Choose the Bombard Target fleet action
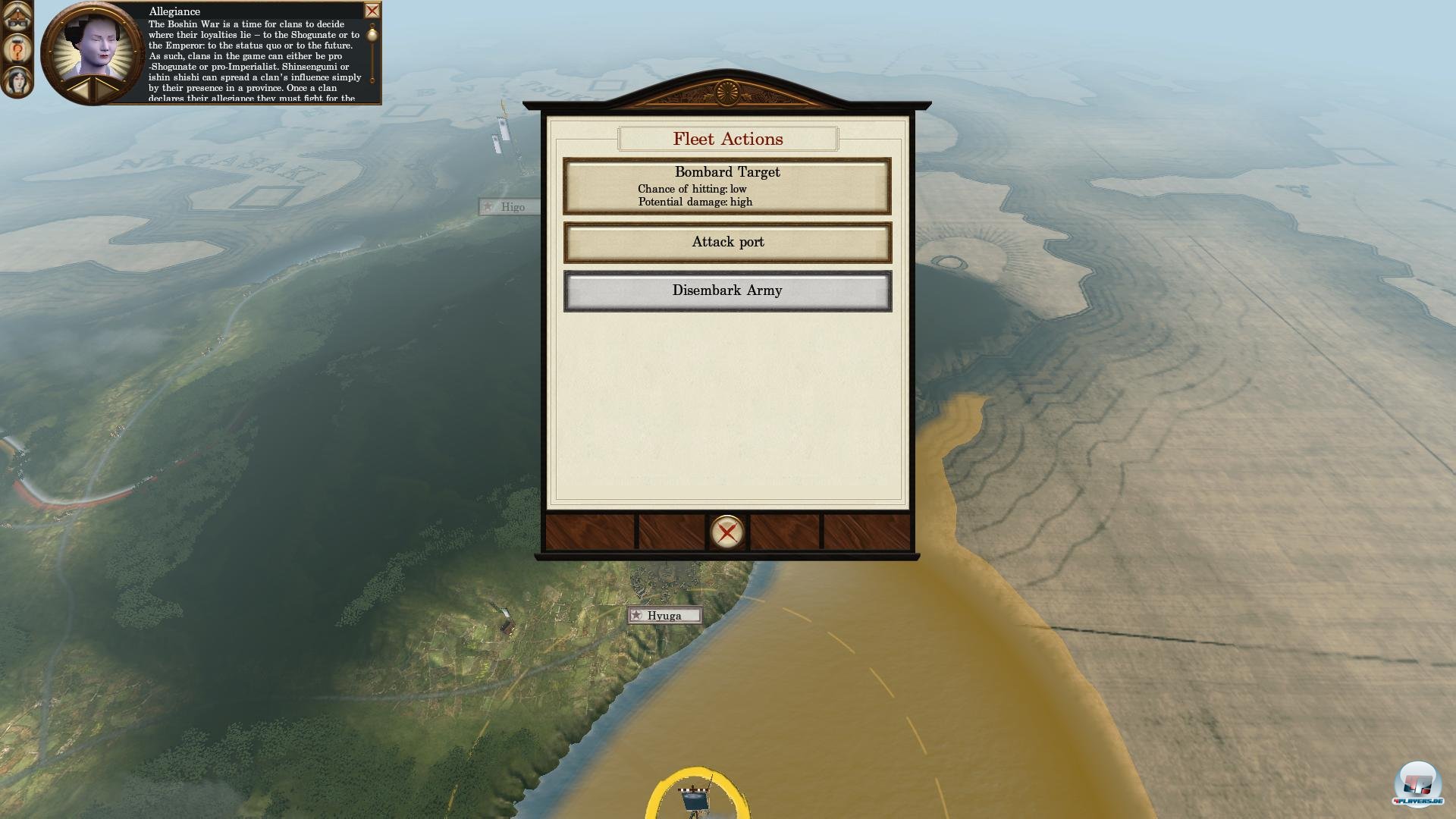 point(726,186)
